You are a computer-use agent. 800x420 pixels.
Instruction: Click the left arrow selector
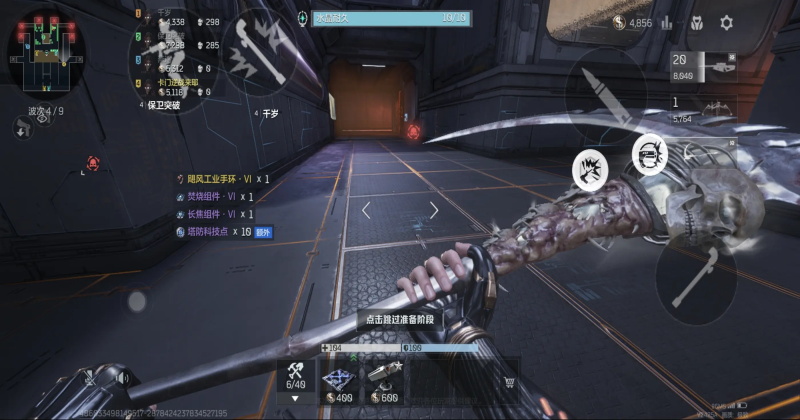pos(366,210)
